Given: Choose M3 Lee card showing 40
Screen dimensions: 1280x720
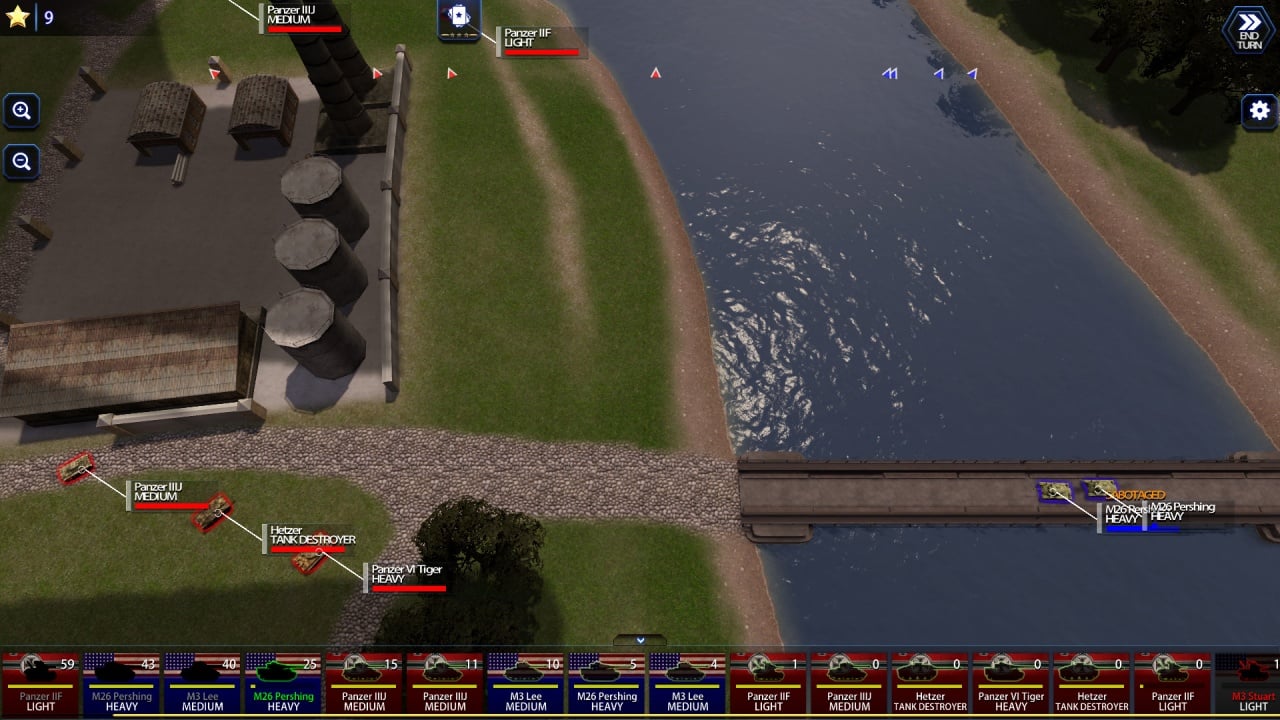Looking at the screenshot, I should coord(202,684).
